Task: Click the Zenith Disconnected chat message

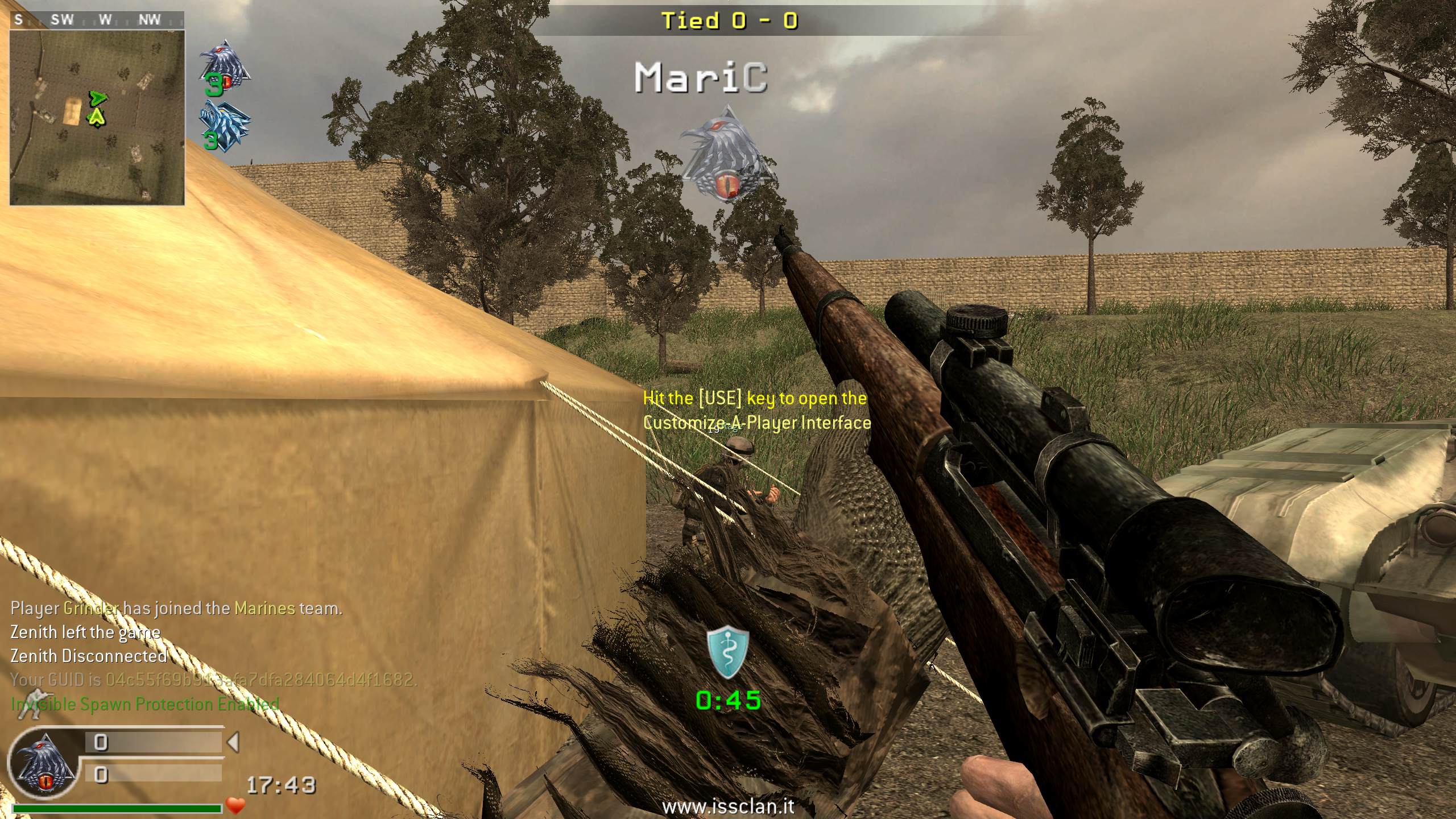Action: point(89,656)
